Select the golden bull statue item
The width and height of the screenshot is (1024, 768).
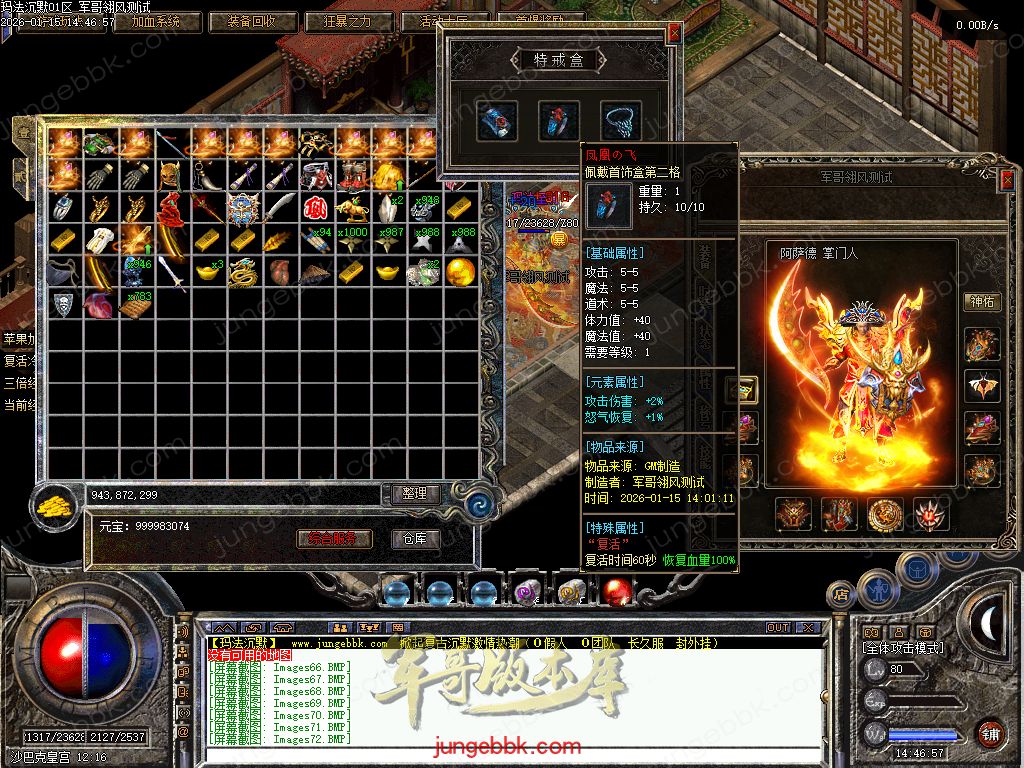click(x=352, y=209)
